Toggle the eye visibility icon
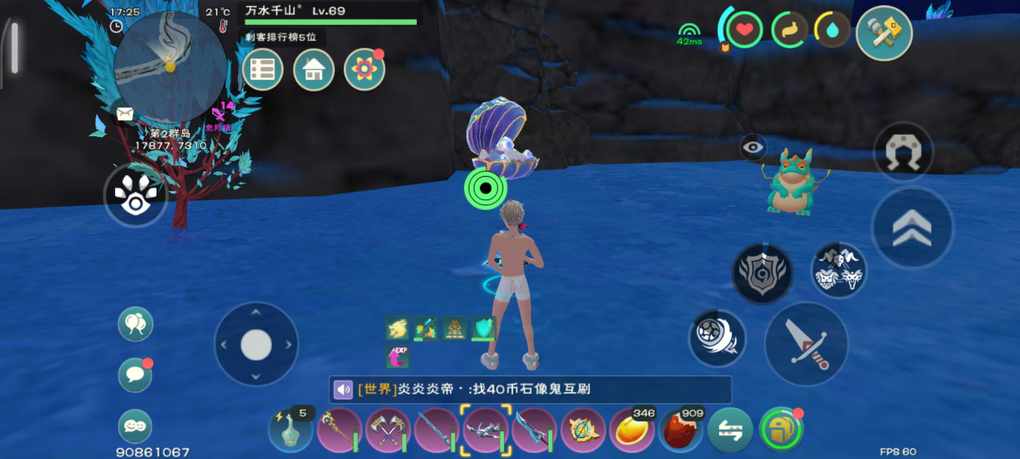The height and width of the screenshot is (459, 1020). 753,148
